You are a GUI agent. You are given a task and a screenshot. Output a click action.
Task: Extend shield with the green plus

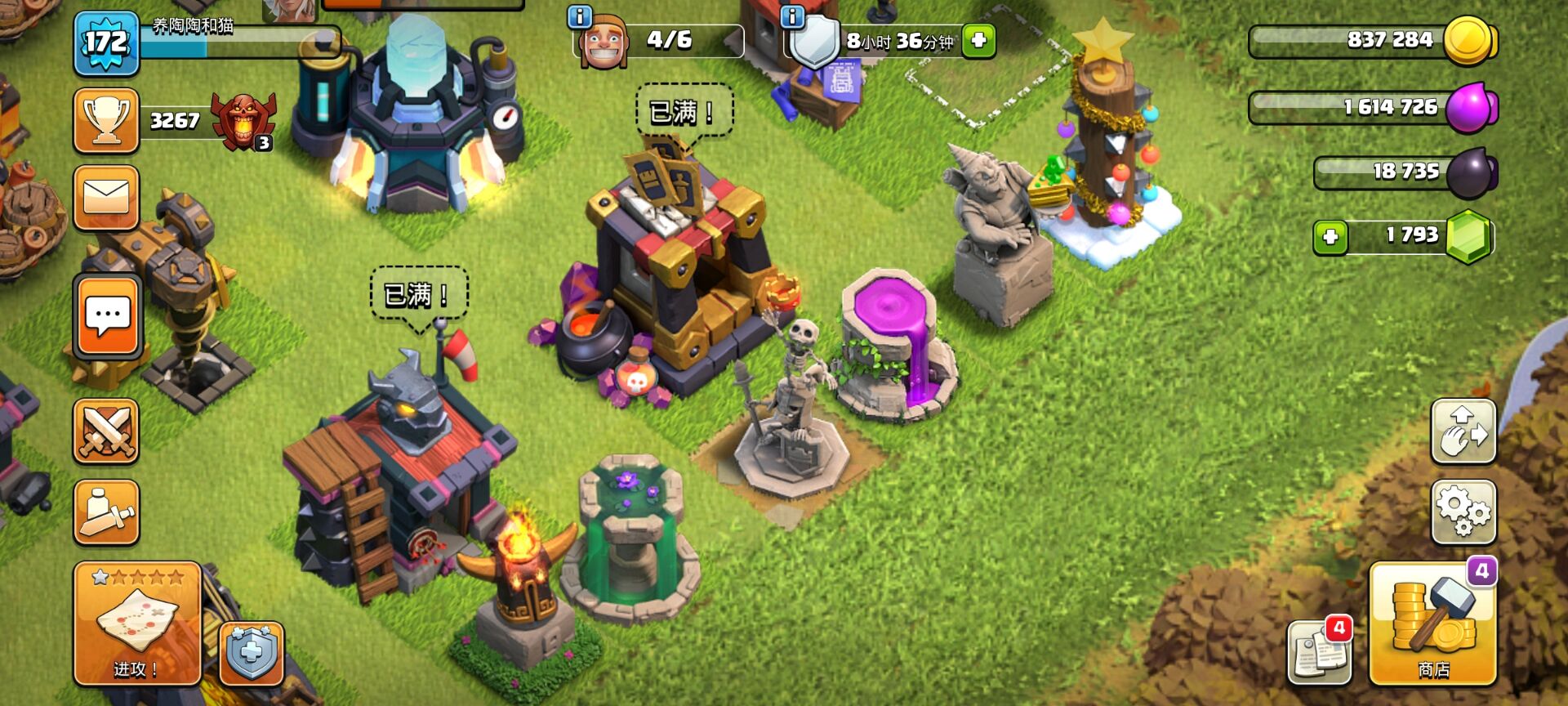[978, 40]
